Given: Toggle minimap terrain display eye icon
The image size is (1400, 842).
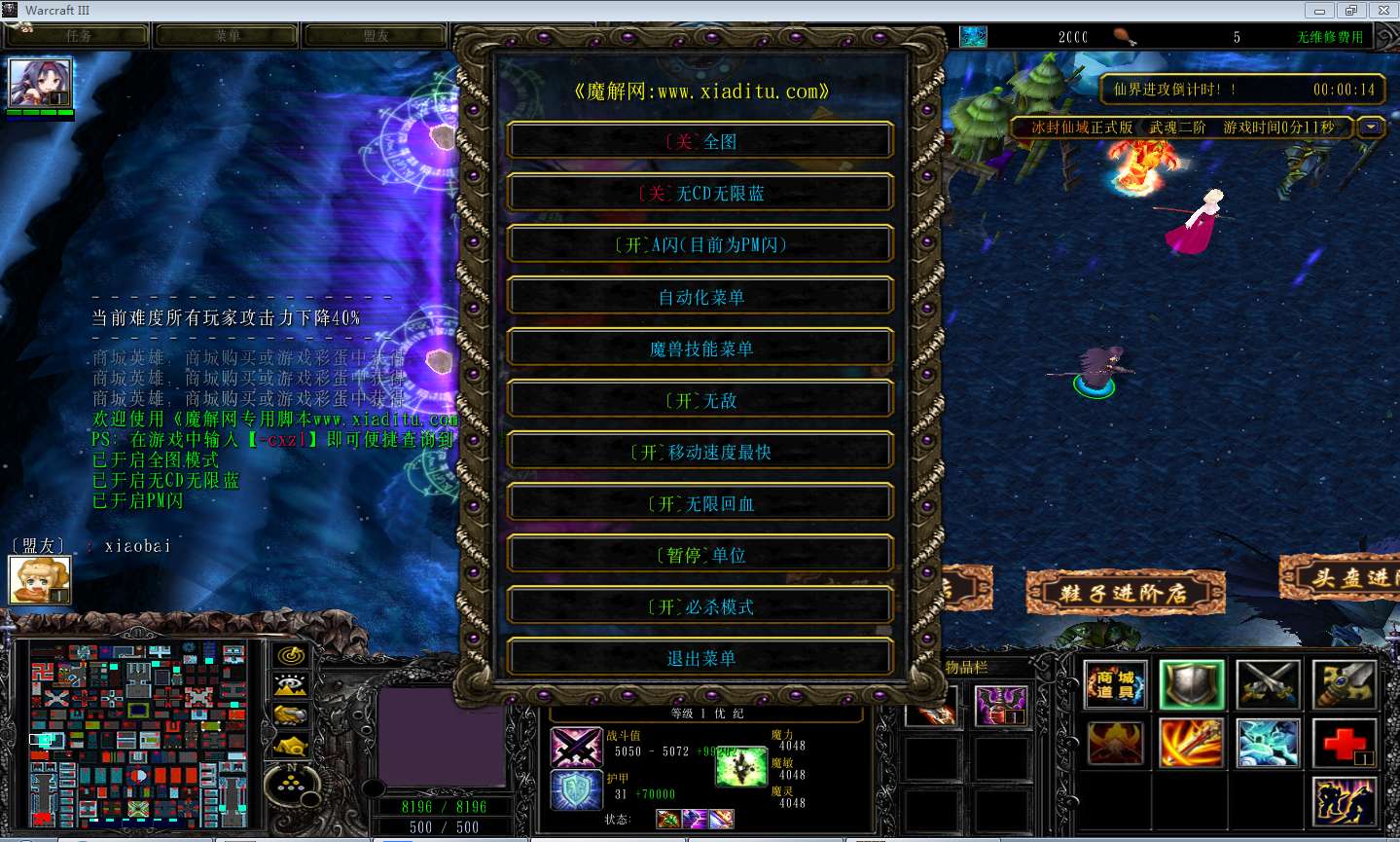Looking at the screenshot, I should pyautogui.click(x=291, y=685).
